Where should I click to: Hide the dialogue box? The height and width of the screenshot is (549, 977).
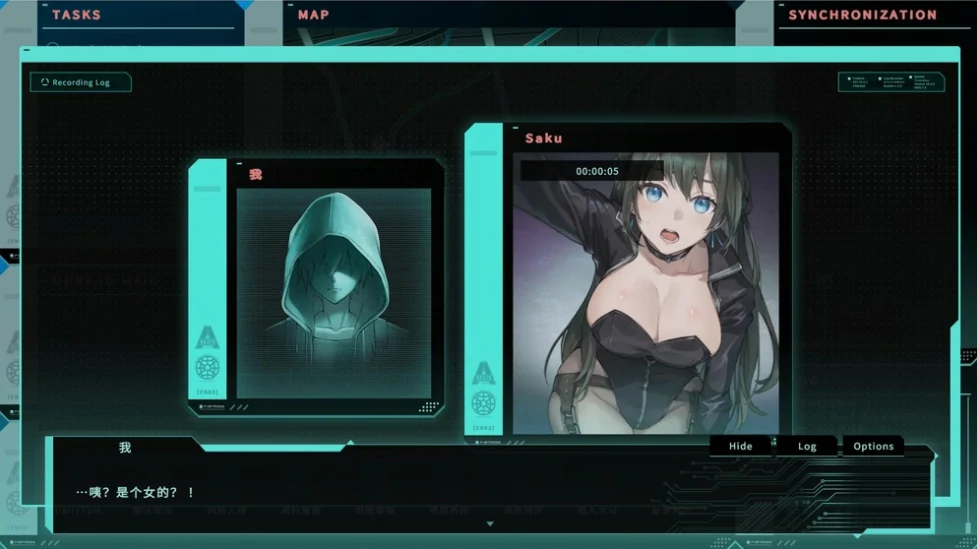coord(740,446)
